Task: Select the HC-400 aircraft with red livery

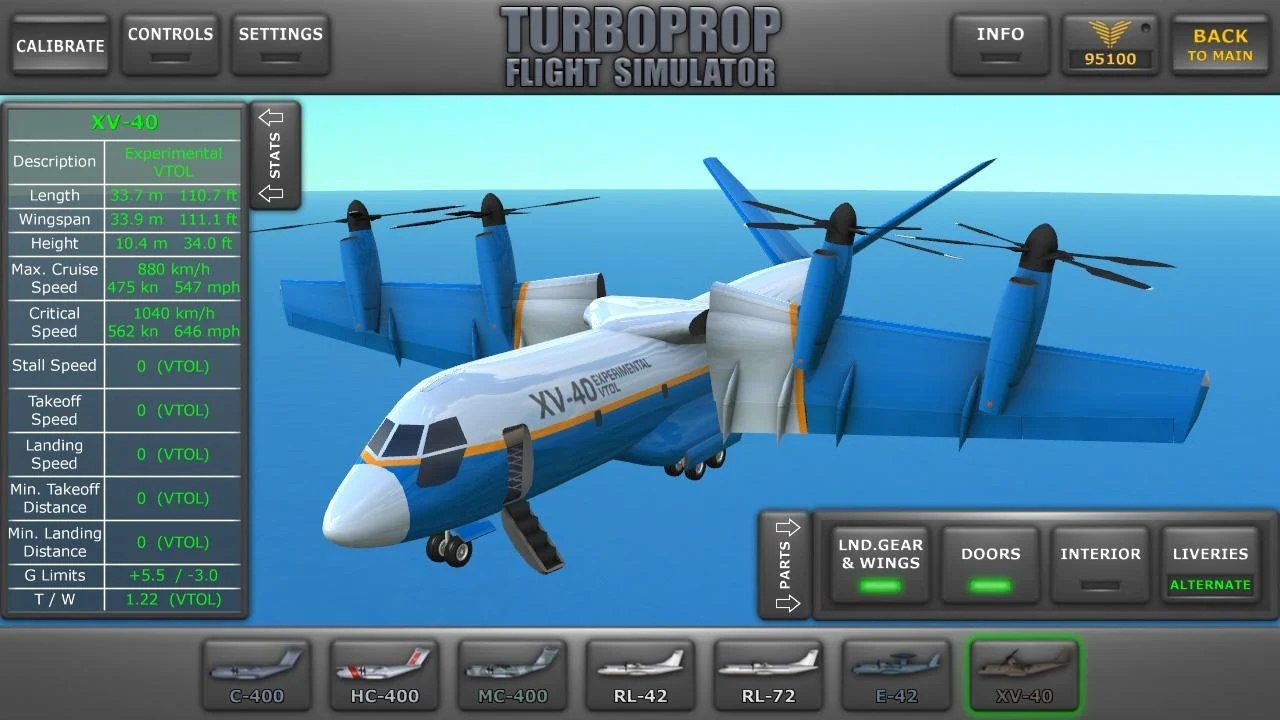Action: point(384,674)
